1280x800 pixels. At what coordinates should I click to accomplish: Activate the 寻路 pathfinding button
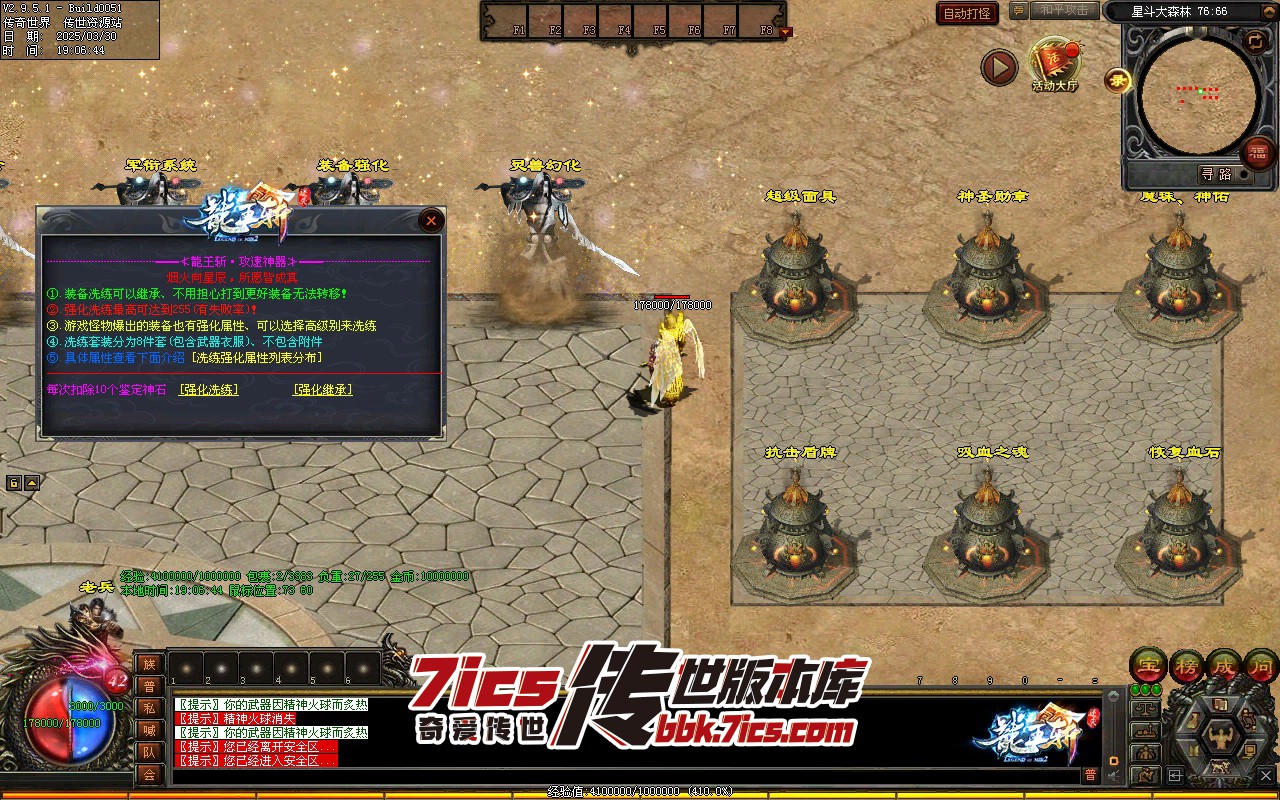pos(1216,174)
